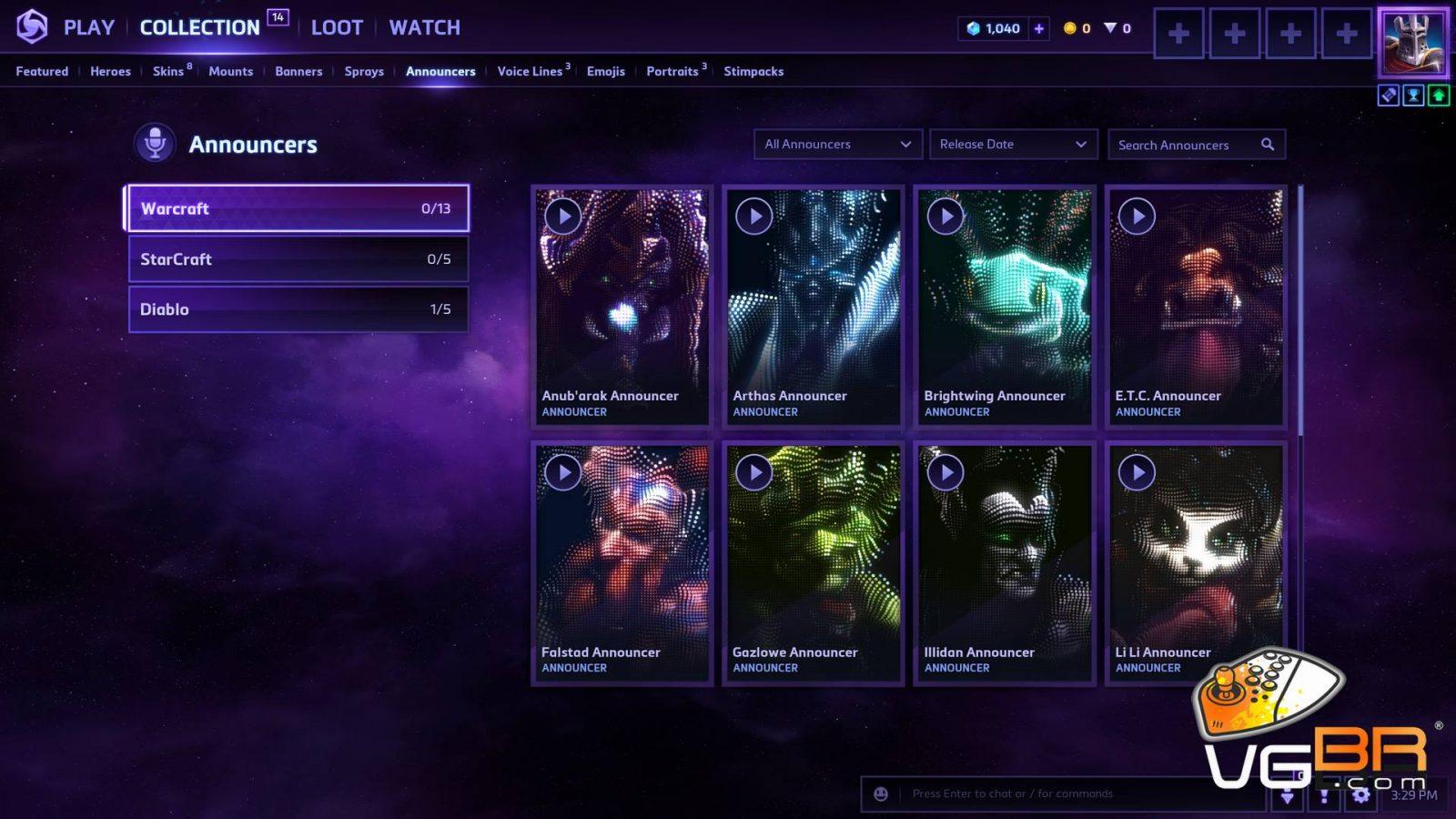The height and width of the screenshot is (819, 1456).
Task: Go to the LOOT section
Action: coord(337,27)
